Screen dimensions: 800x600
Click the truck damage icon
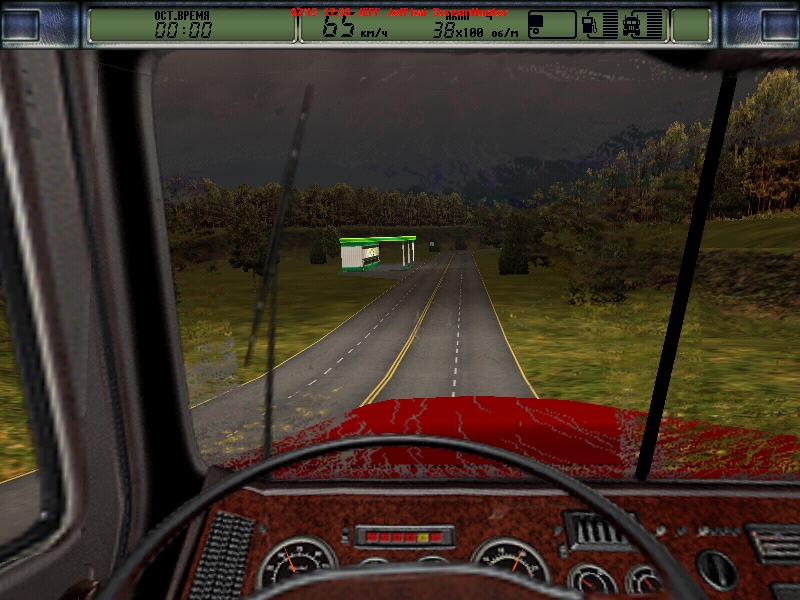tap(632, 25)
